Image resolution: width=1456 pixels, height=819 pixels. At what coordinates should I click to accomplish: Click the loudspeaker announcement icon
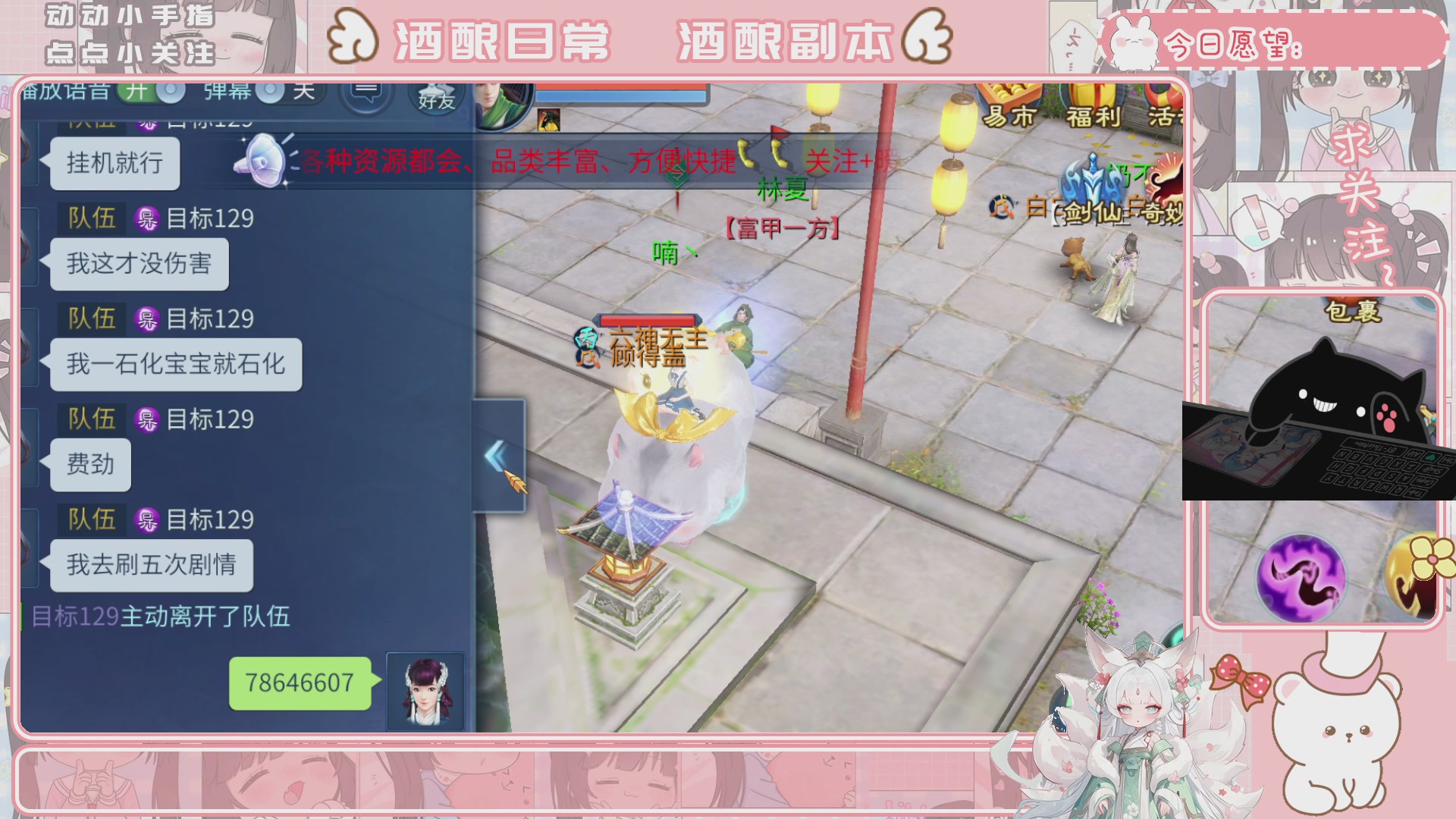point(264,161)
